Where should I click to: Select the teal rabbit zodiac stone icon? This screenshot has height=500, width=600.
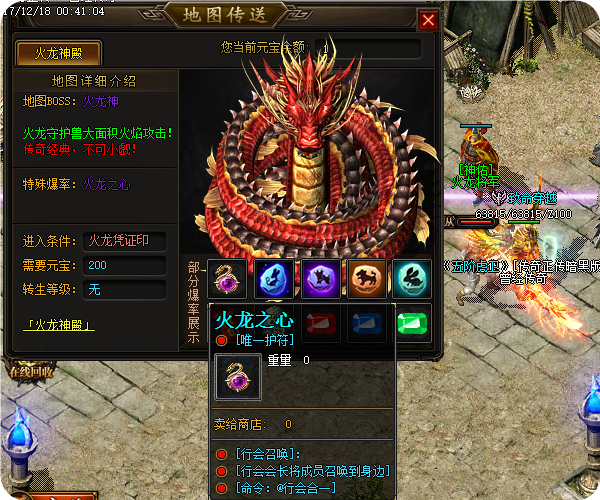tap(411, 279)
